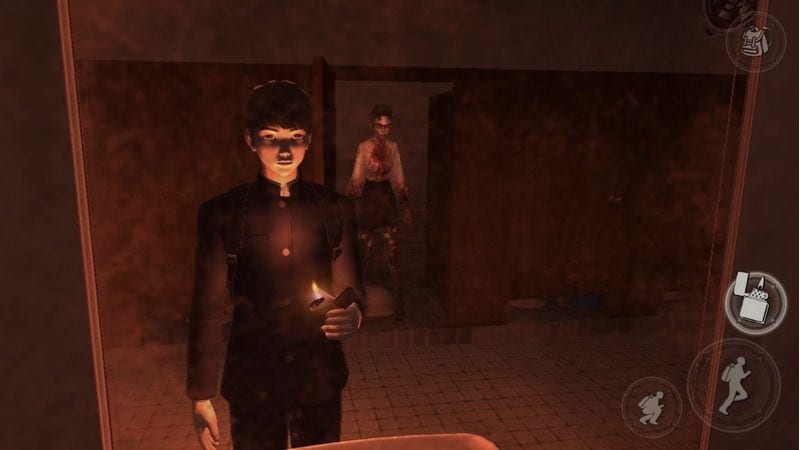Screen dimensions: 800x450
Task: Open the backpack inventory icon
Action: tap(755, 40)
